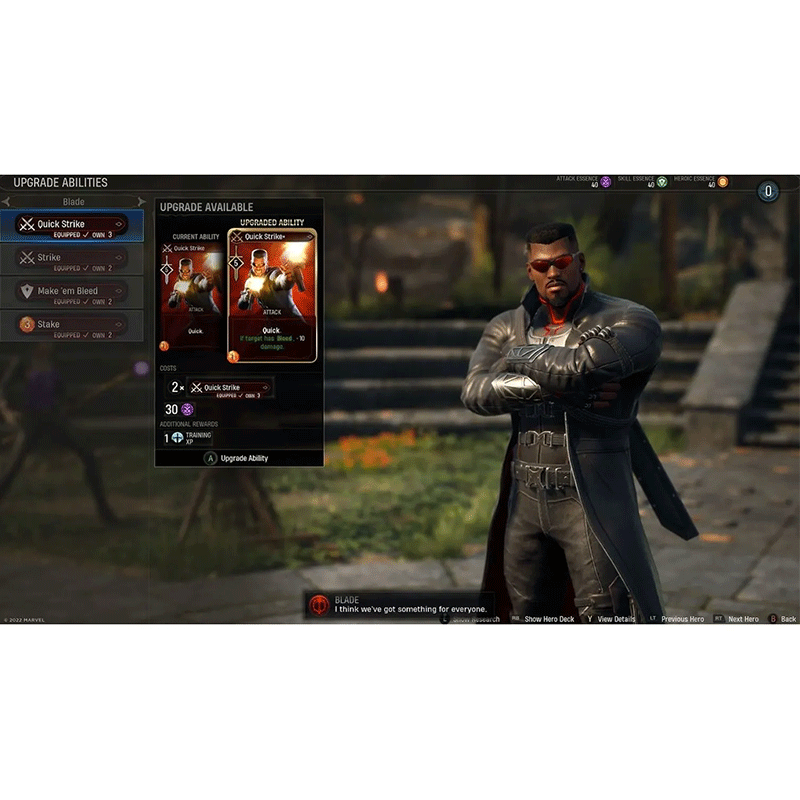The image size is (800, 800).
Task: Click the Heroic Essence orange icon
Action: pos(722,182)
